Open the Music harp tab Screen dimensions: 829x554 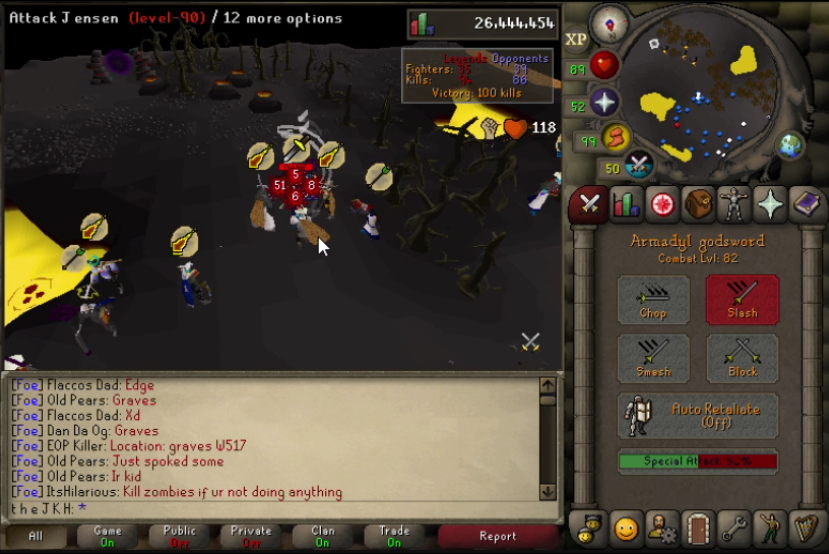(x=805, y=527)
